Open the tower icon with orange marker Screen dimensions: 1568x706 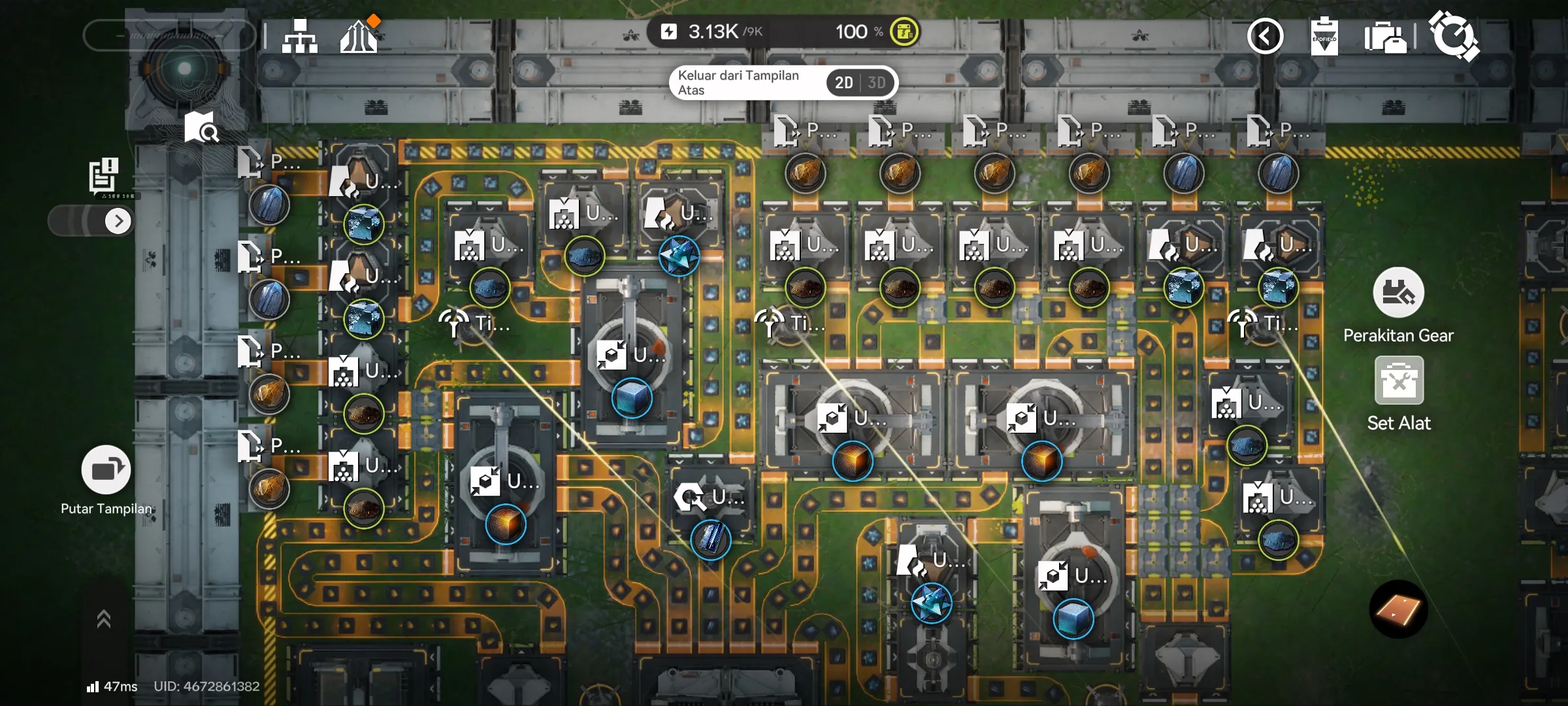pyautogui.click(x=359, y=36)
